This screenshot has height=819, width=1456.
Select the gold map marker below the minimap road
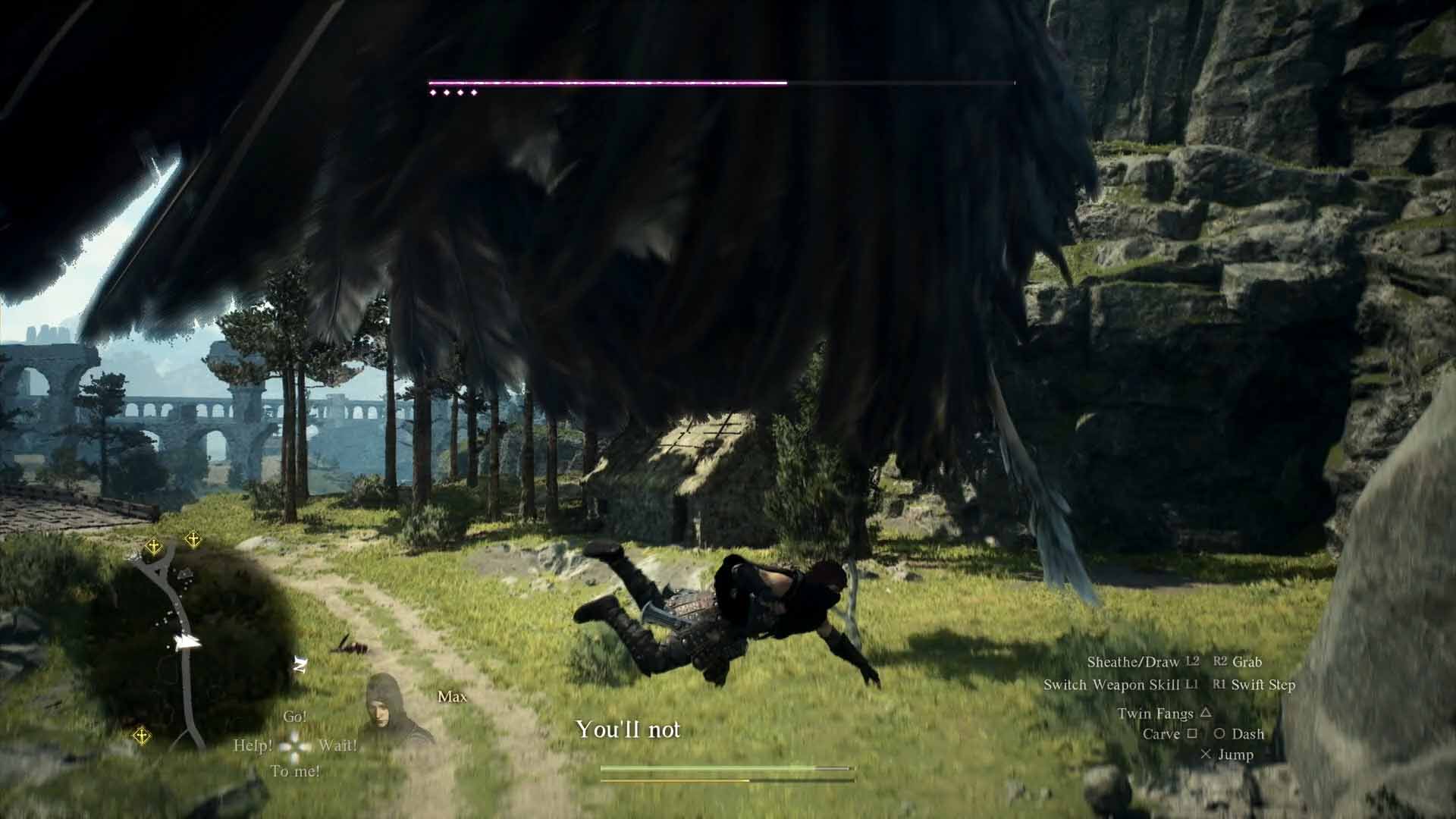141,735
